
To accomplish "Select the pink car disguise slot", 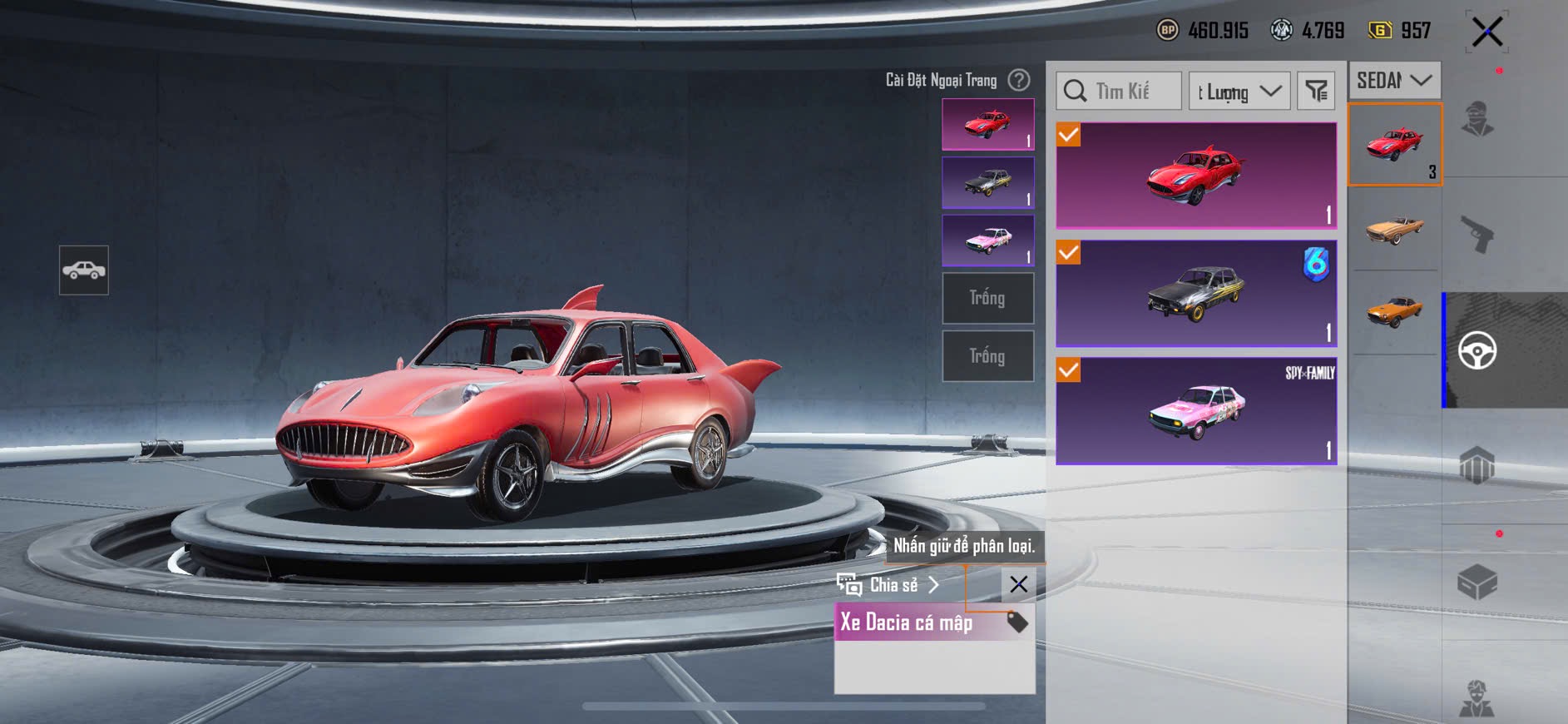I will click(x=987, y=241).
